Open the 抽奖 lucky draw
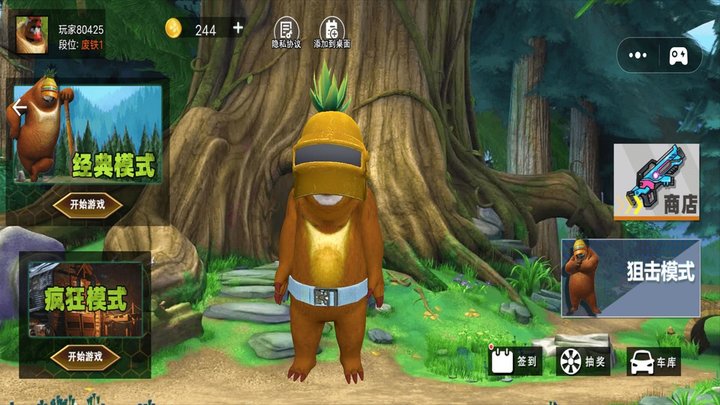 (583, 361)
